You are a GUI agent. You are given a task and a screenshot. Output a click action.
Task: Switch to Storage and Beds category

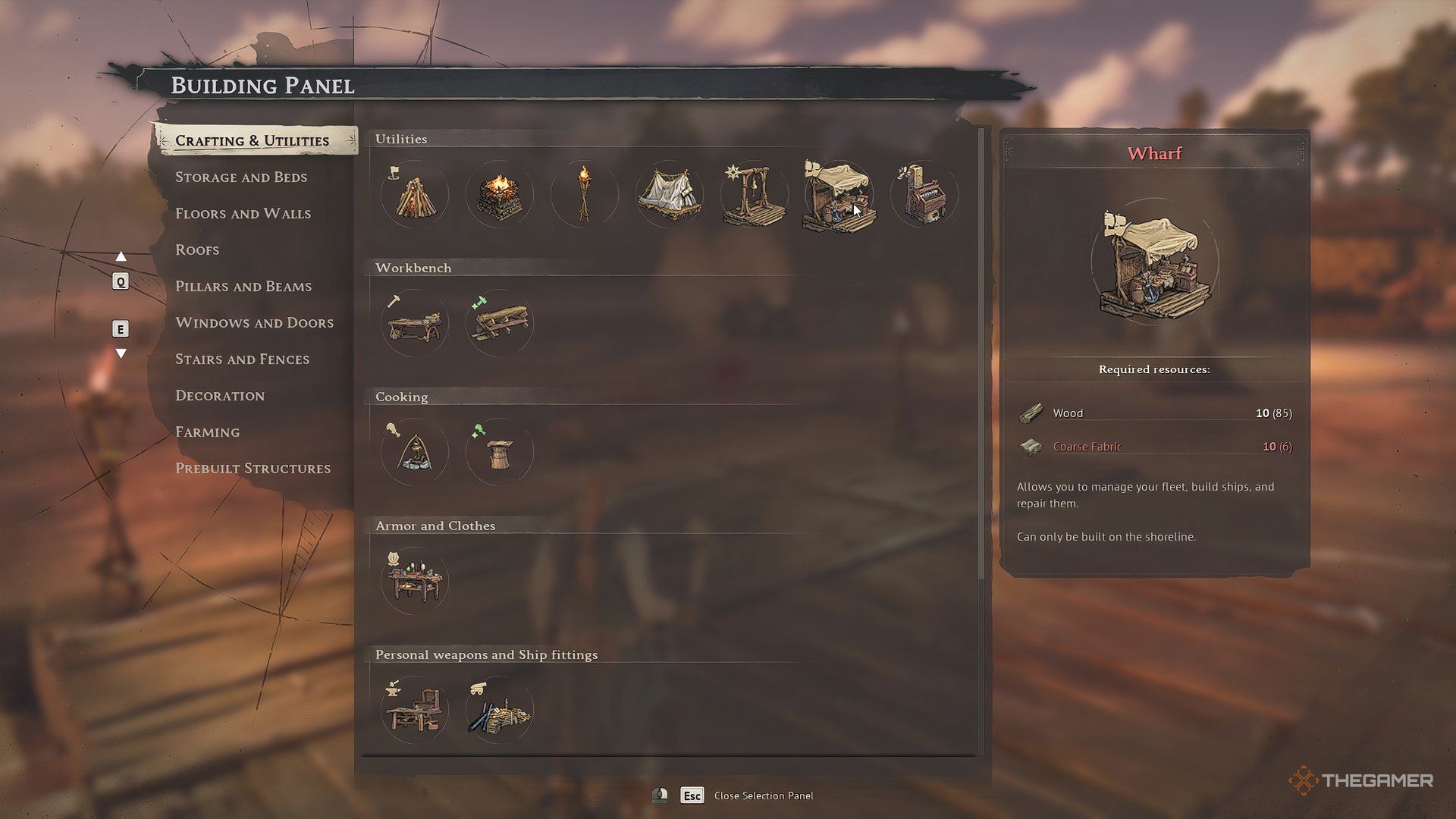(x=241, y=177)
